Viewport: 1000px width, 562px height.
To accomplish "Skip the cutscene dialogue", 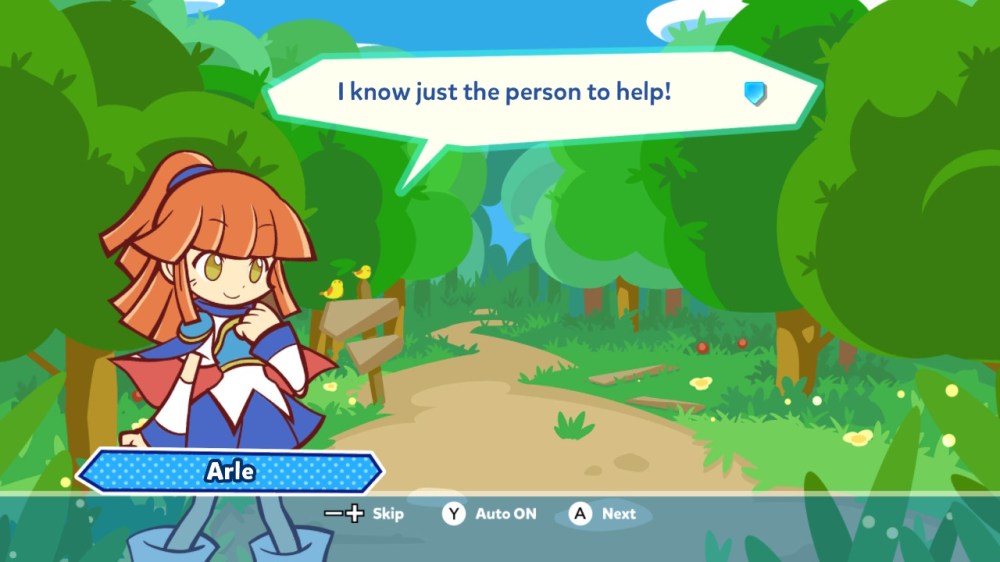I will click(x=365, y=514).
